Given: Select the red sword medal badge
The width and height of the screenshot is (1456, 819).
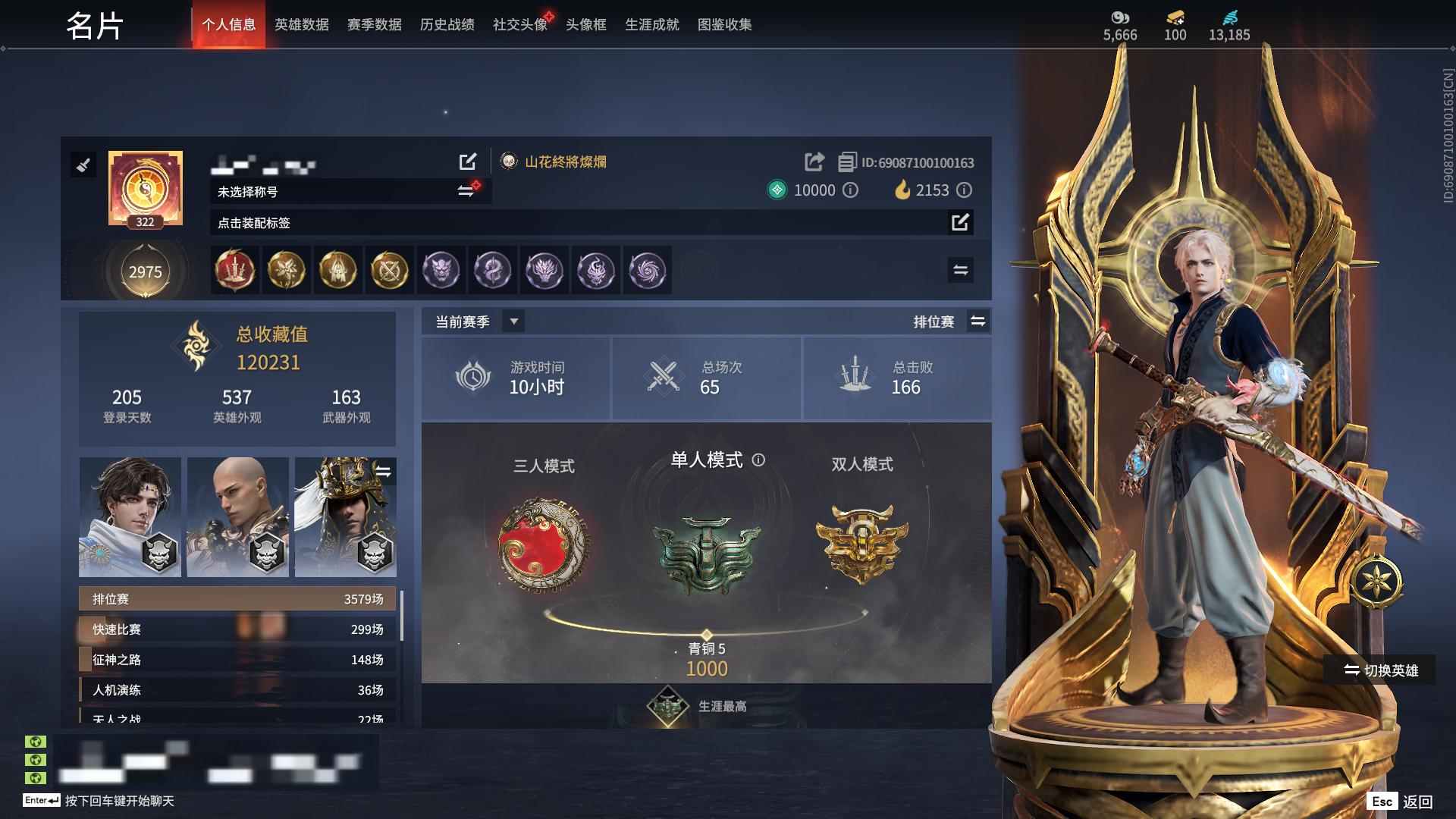Looking at the screenshot, I should [x=234, y=270].
